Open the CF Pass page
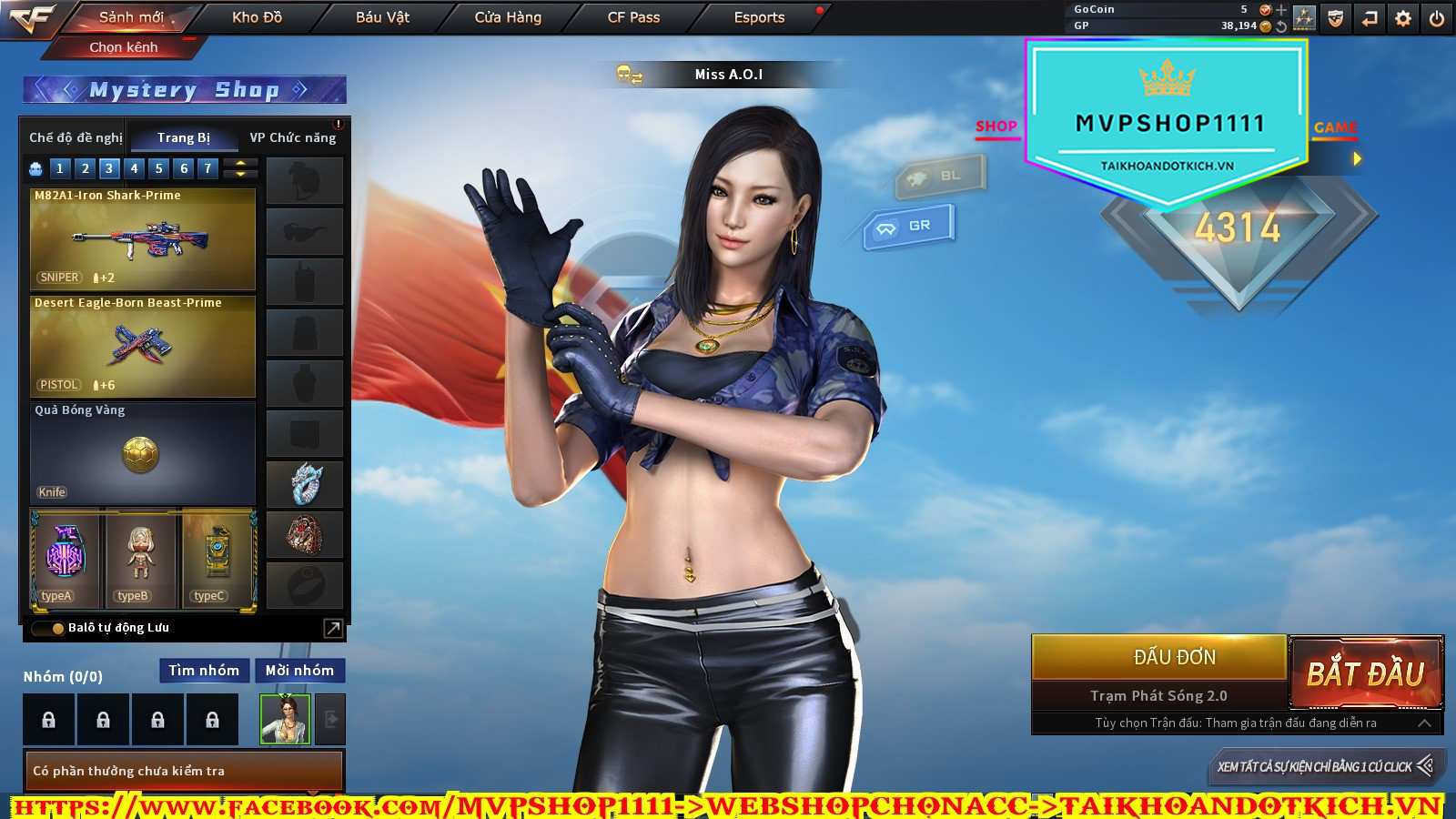Image resolution: width=1456 pixels, height=819 pixels. pyautogui.click(x=633, y=17)
